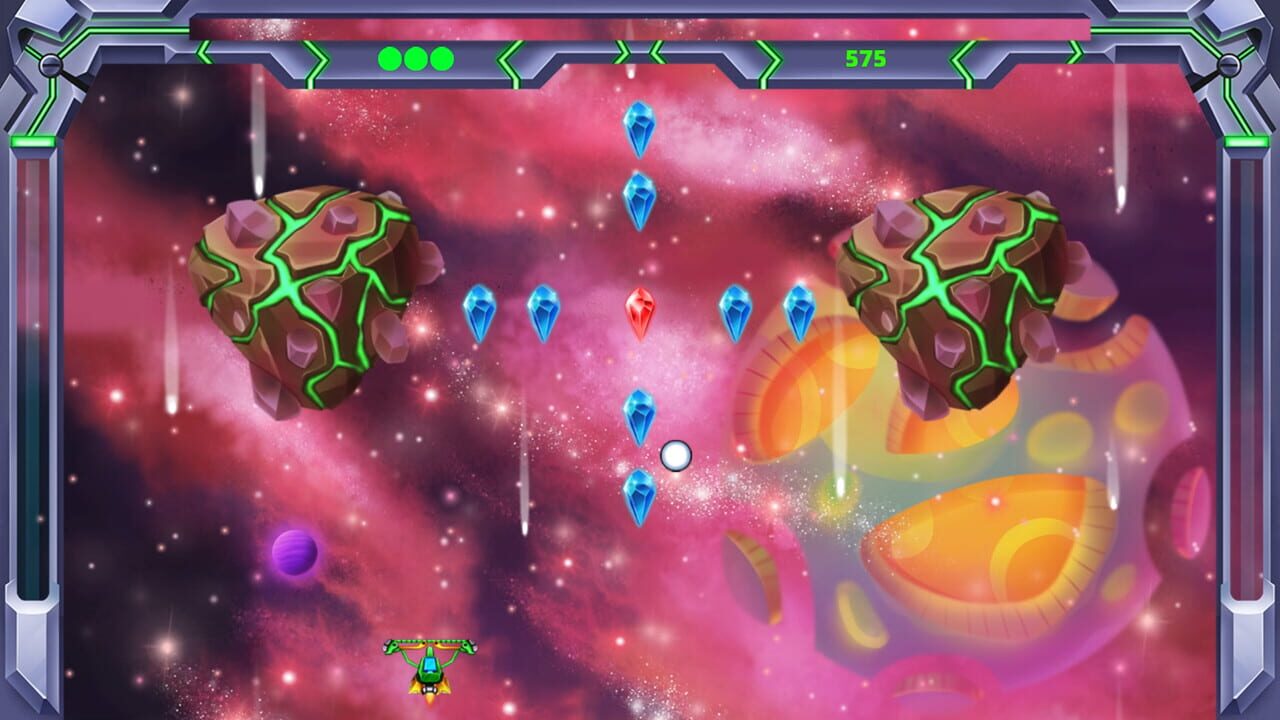Select the topmost blue crystal gem
The image size is (1280, 720).
pos(638,130)
